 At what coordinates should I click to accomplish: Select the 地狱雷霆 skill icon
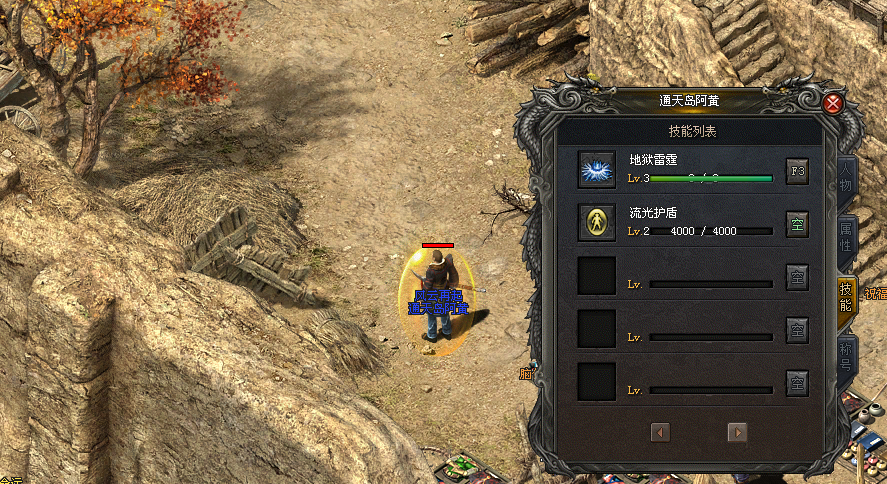[597, 169]
